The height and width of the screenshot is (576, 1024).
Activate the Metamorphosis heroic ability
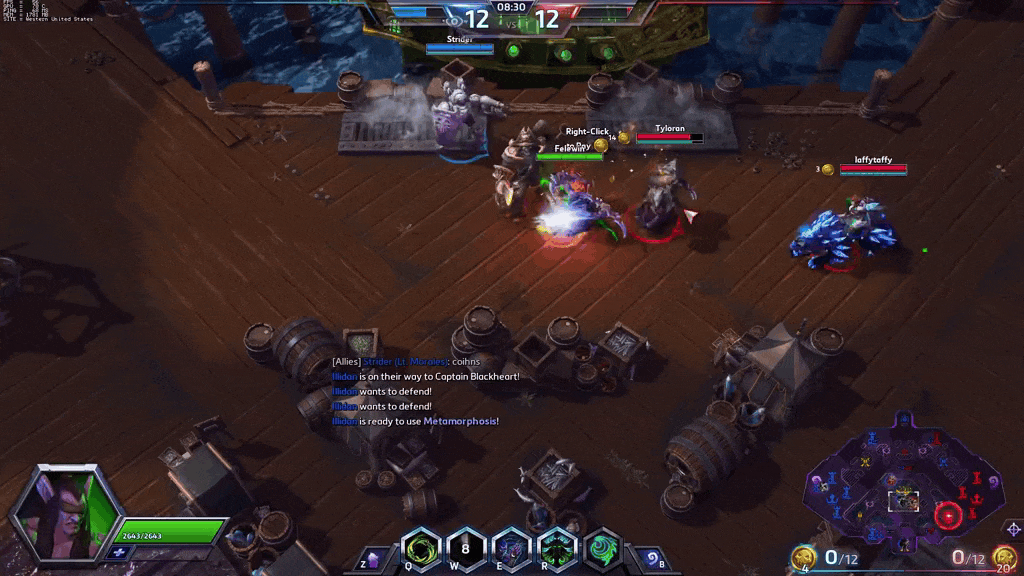(556, 549)
